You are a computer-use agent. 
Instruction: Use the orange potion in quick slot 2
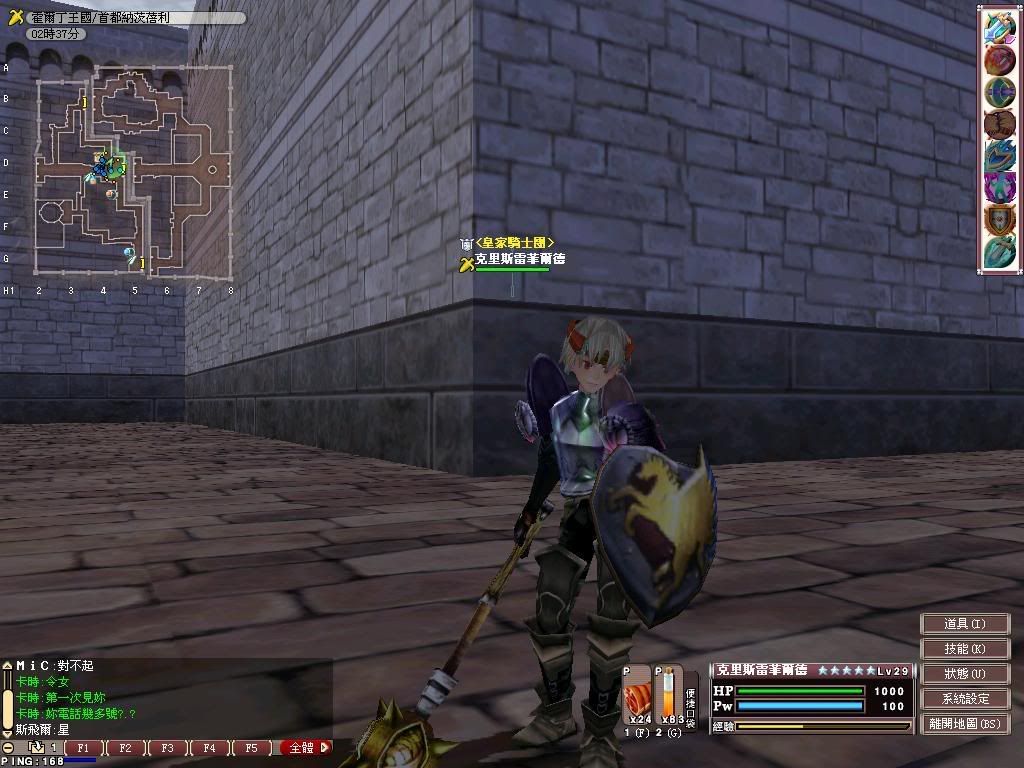[x=668, y=694]
